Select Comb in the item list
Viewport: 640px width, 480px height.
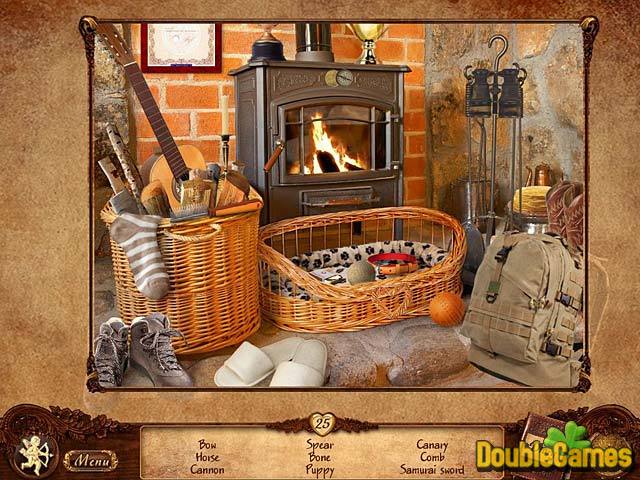coord(432,456)
